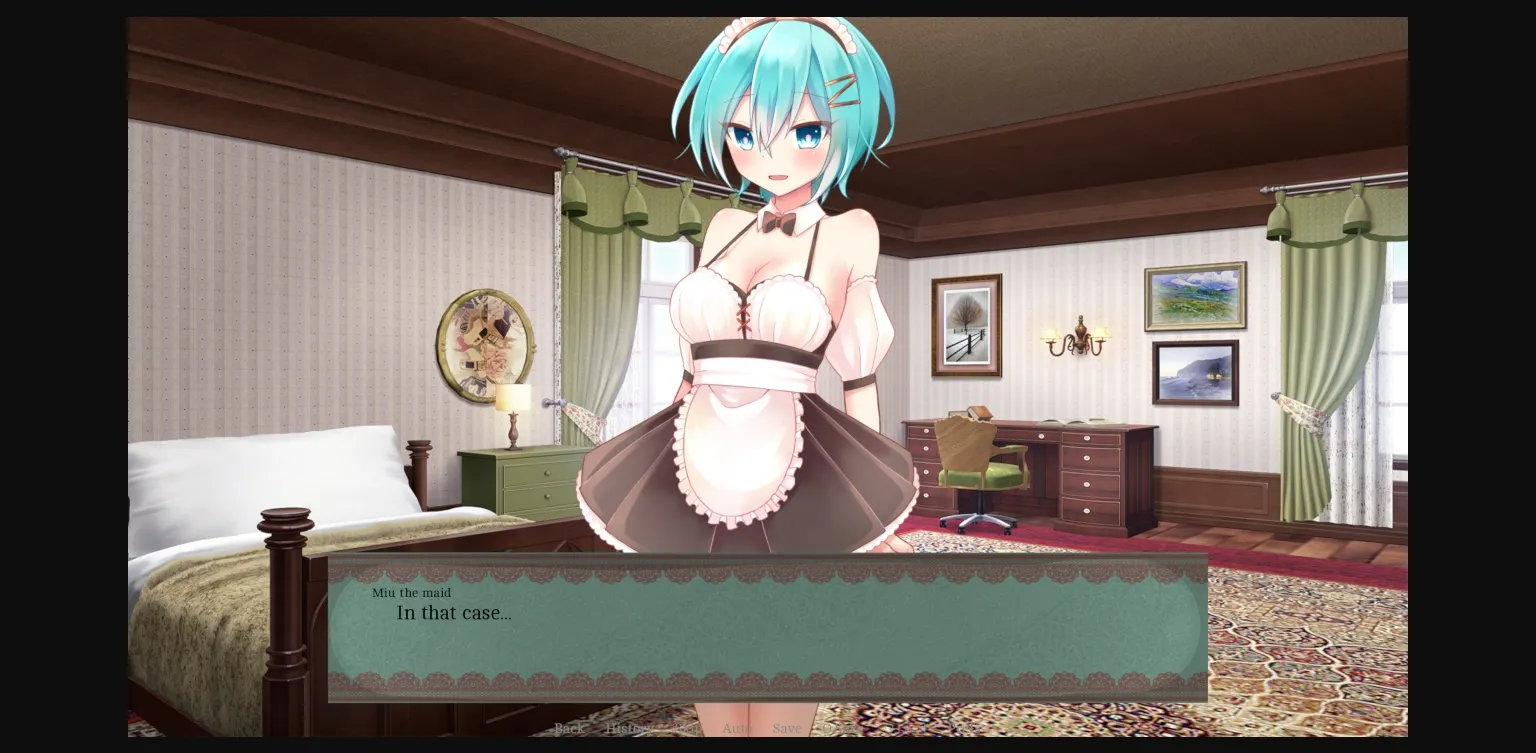This screenshot has height=753, width=1536.
Task: Open the Save screen
Action: pos(788,729)
